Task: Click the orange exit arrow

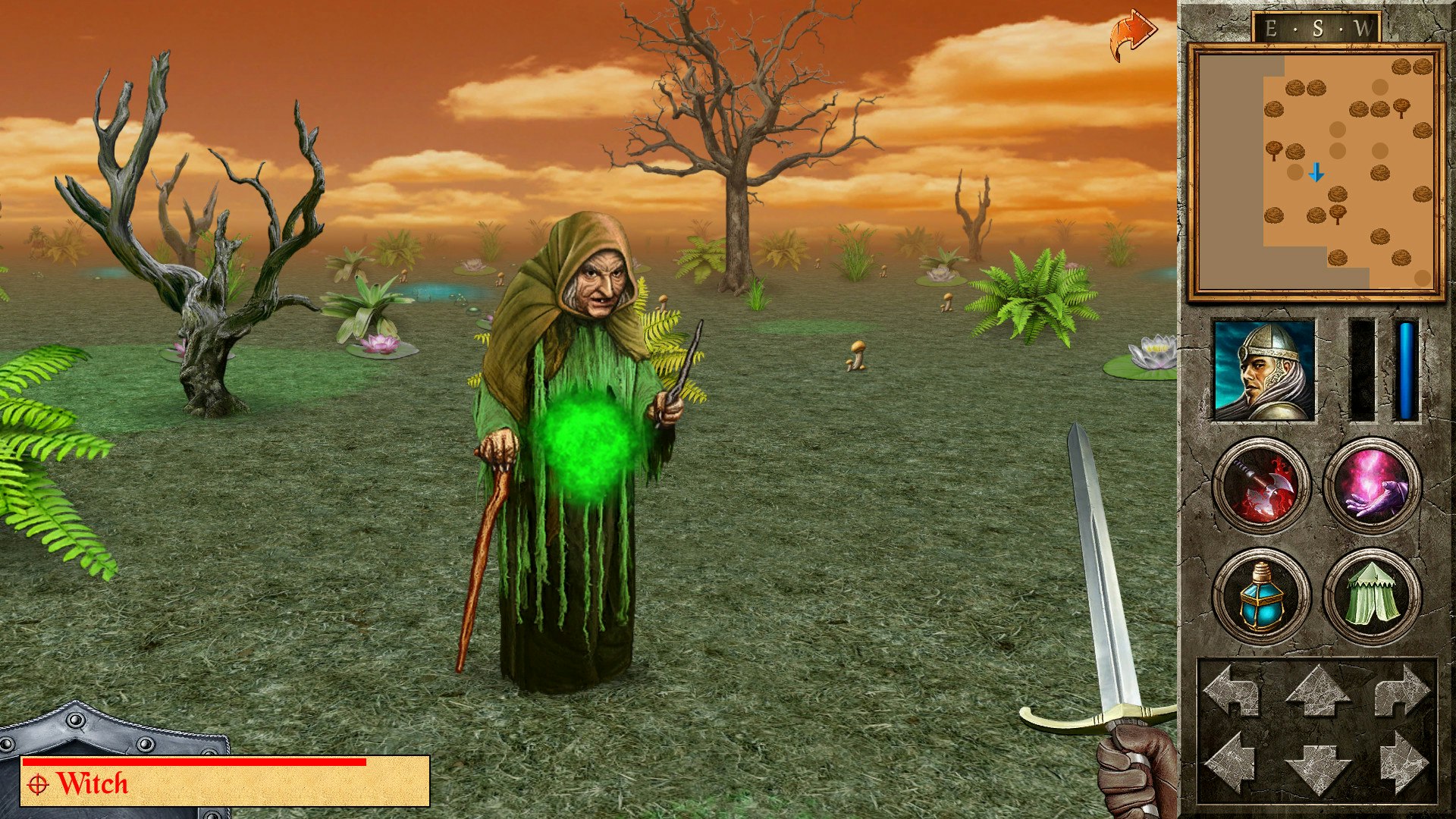Action: (1131, 30)
